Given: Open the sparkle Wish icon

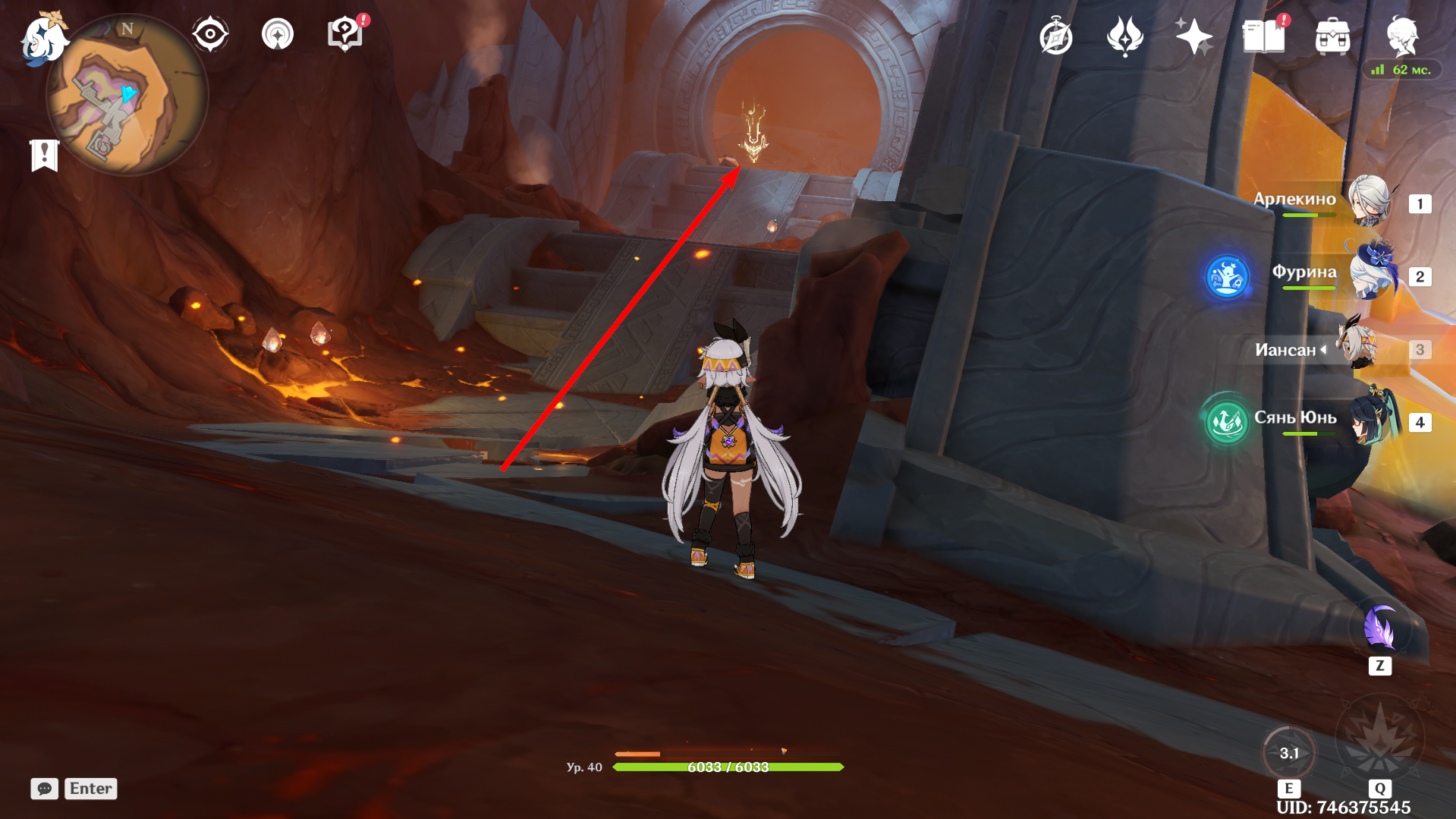Looking at the screenshot, I should tap(1194, 36).
